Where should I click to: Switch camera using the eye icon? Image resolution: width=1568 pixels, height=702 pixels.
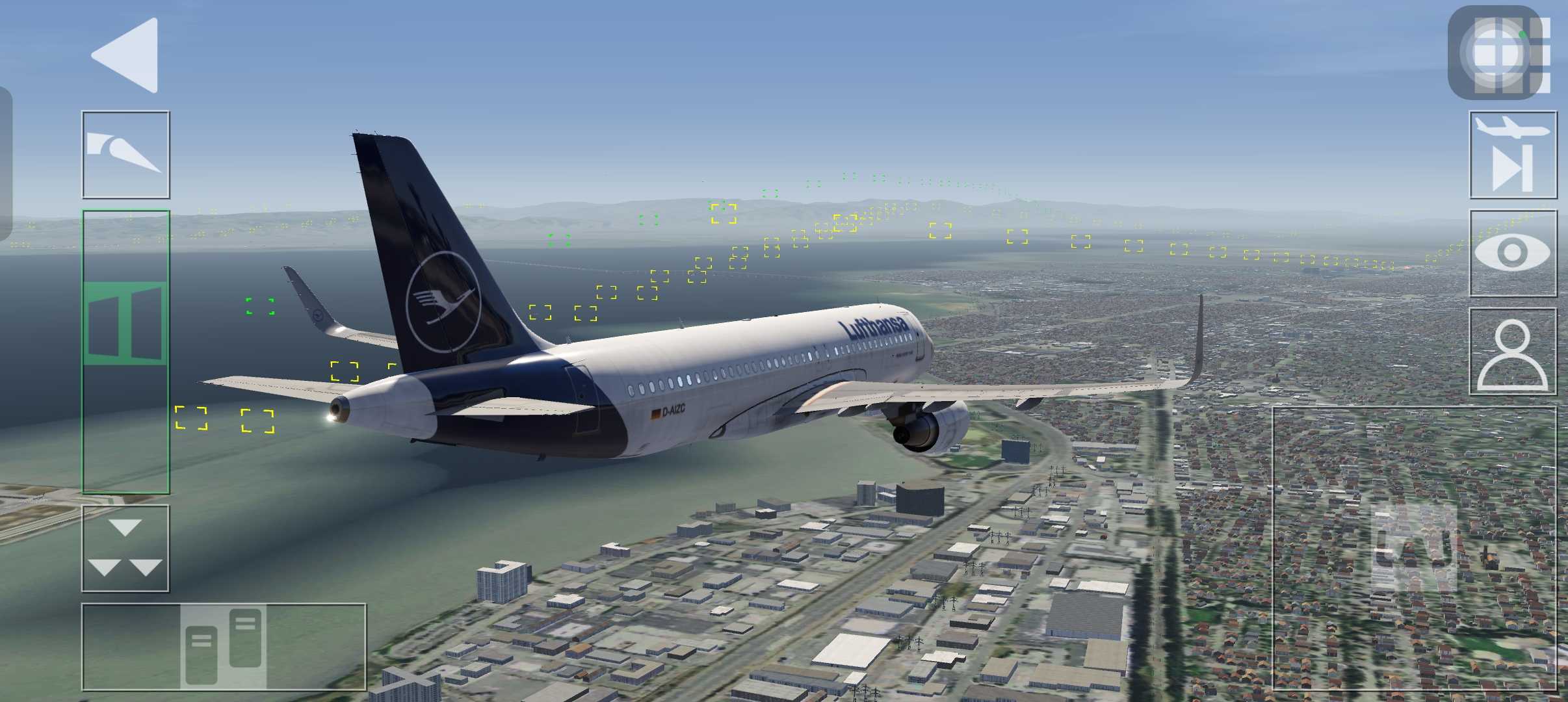(x=1513, y=253)
